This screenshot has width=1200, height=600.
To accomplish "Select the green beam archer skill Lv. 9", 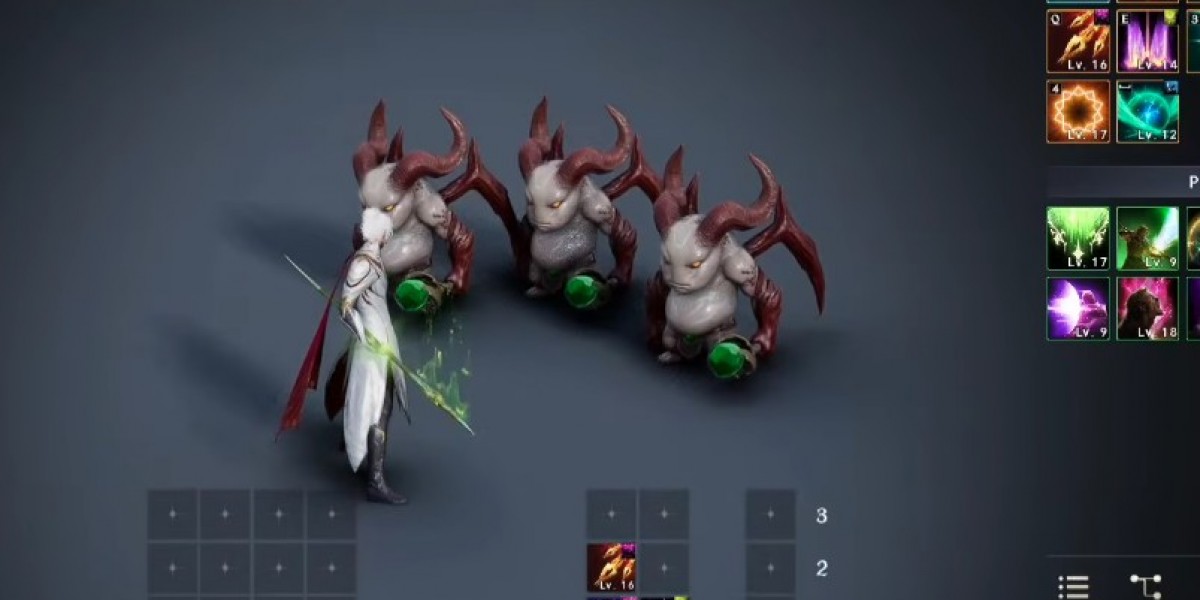I will 1147,238.
